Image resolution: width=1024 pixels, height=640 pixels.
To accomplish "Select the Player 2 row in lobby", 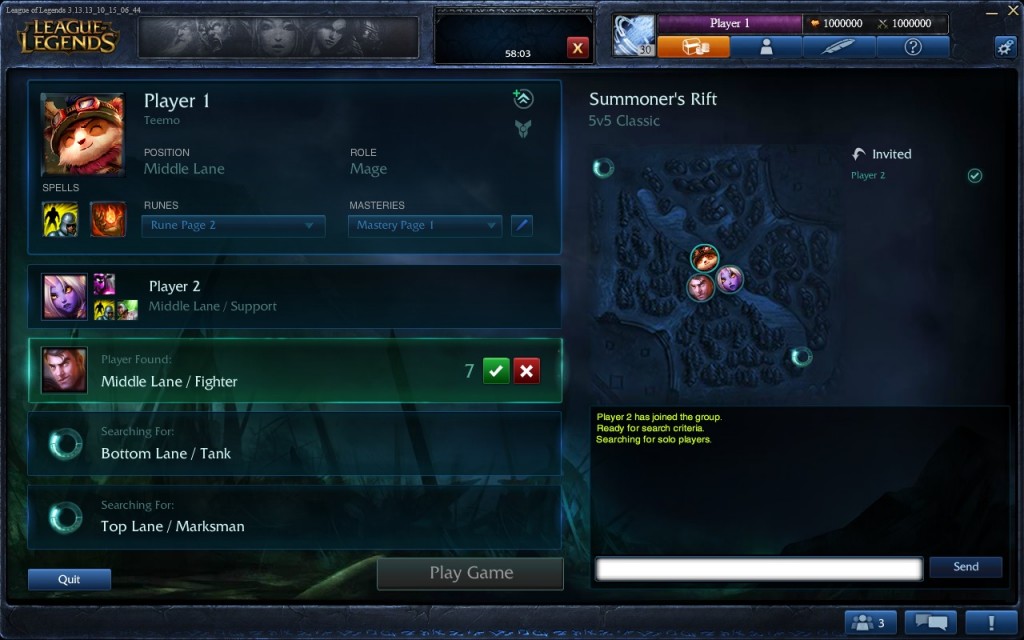I will pos(294,296).
